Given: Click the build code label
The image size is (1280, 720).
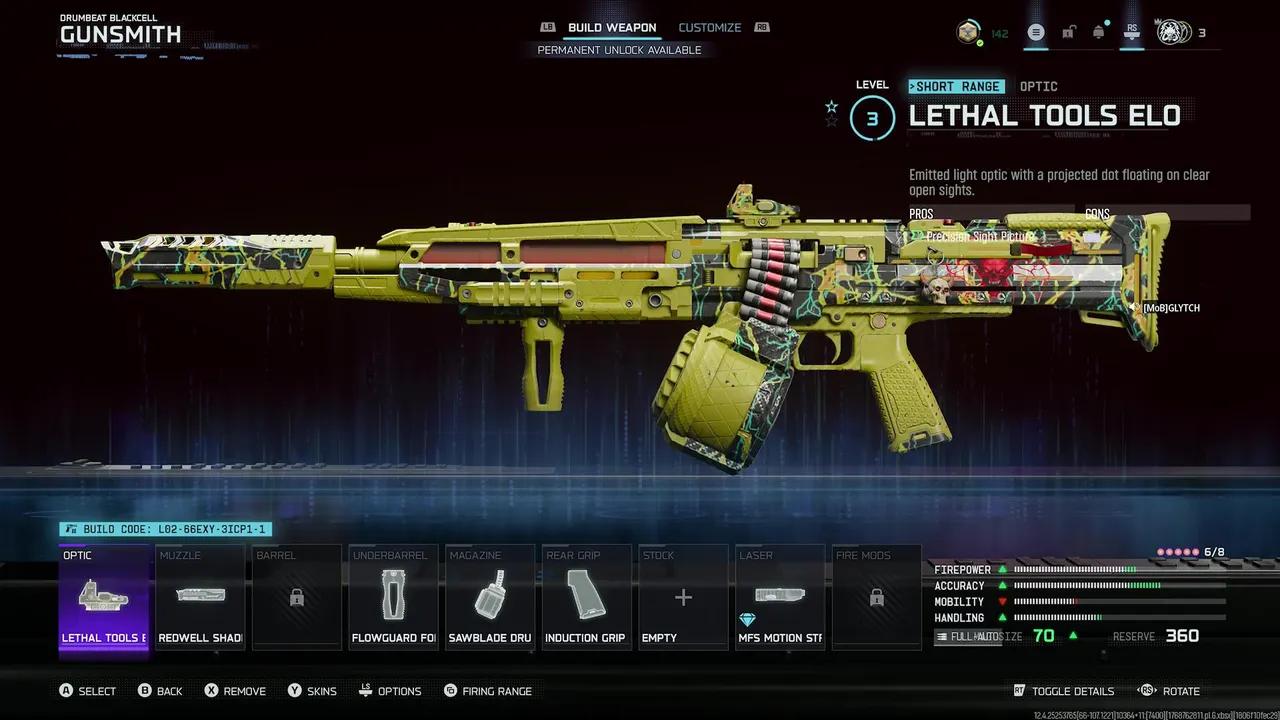Looking at the screenshot, I should (x=166, y=529).
